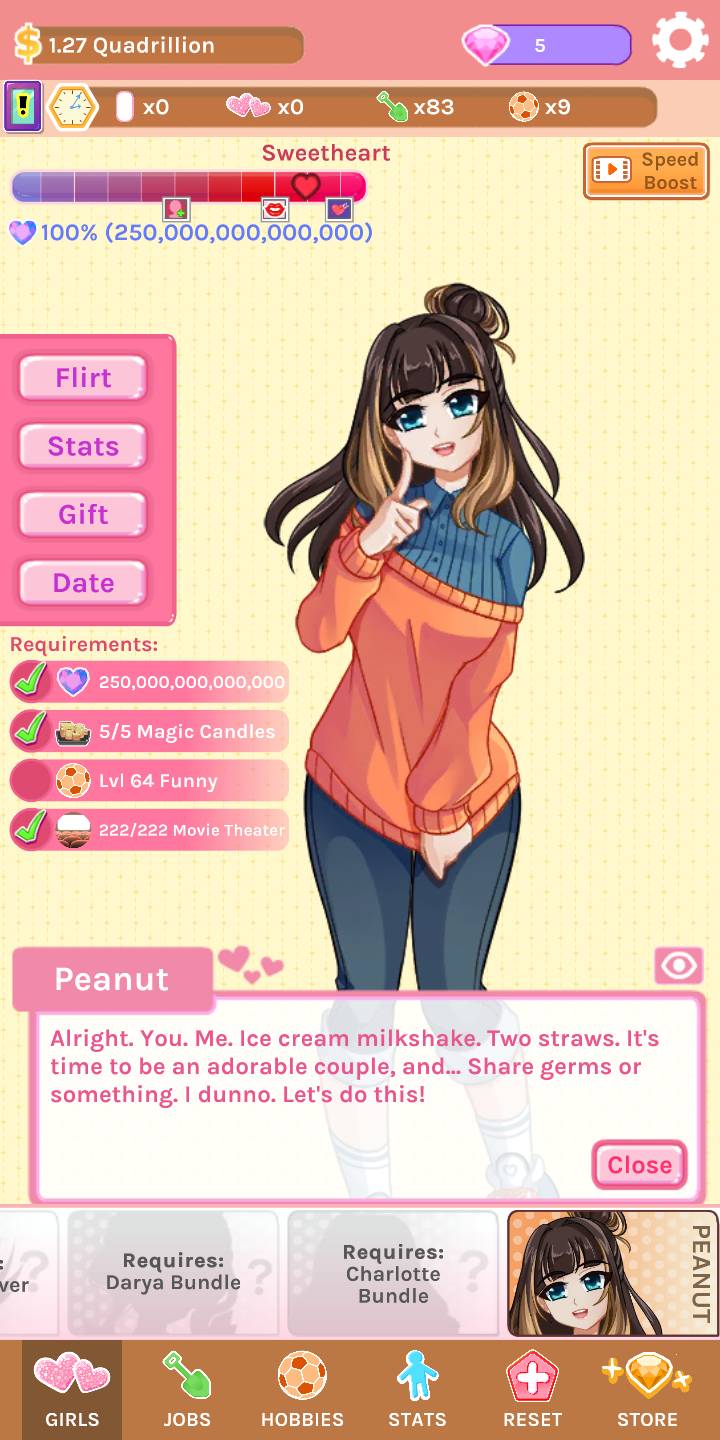Open the settings gear
The image size is (720, 1440).
pos(680,41)
